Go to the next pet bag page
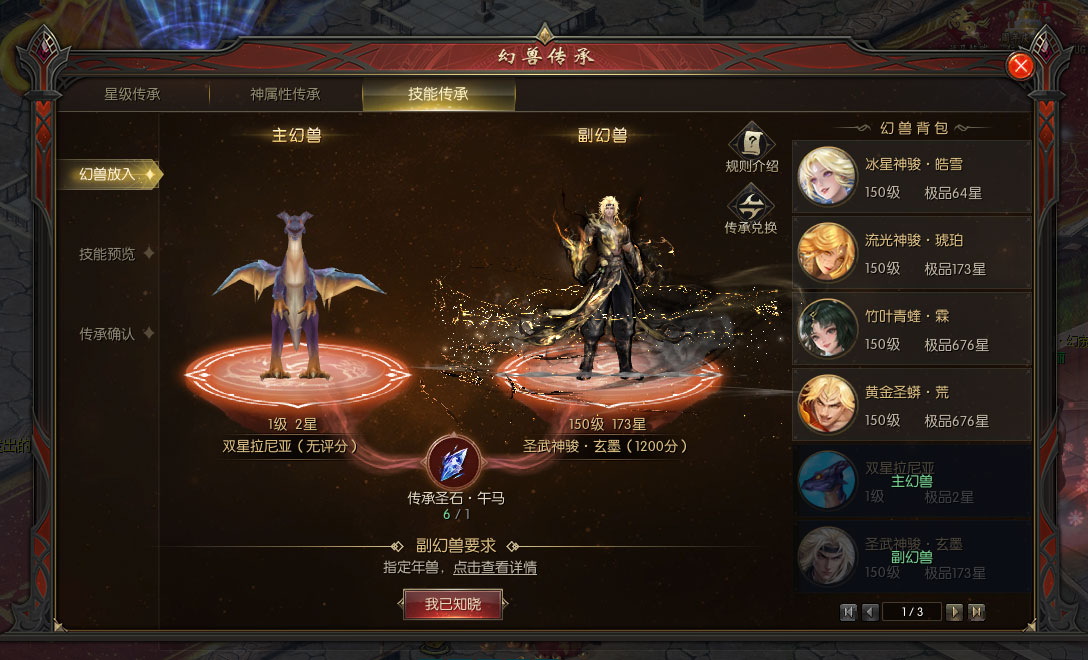1088x660 pixels. pyautogui.click(x=955, y=612)
